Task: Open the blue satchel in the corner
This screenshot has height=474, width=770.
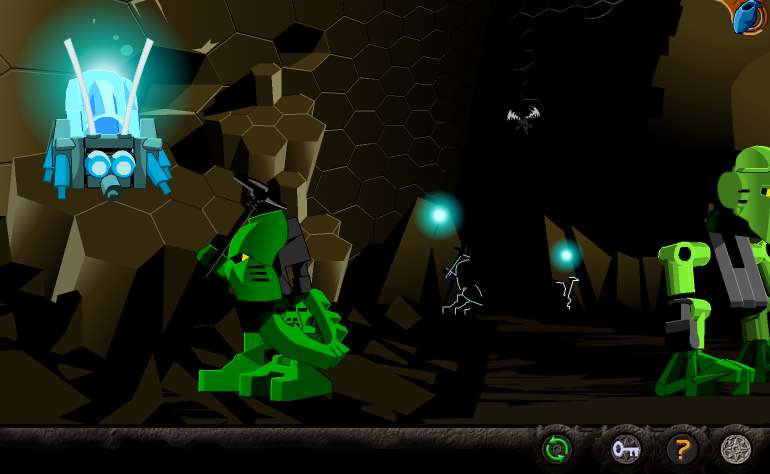Action: (x=746, y=16)
